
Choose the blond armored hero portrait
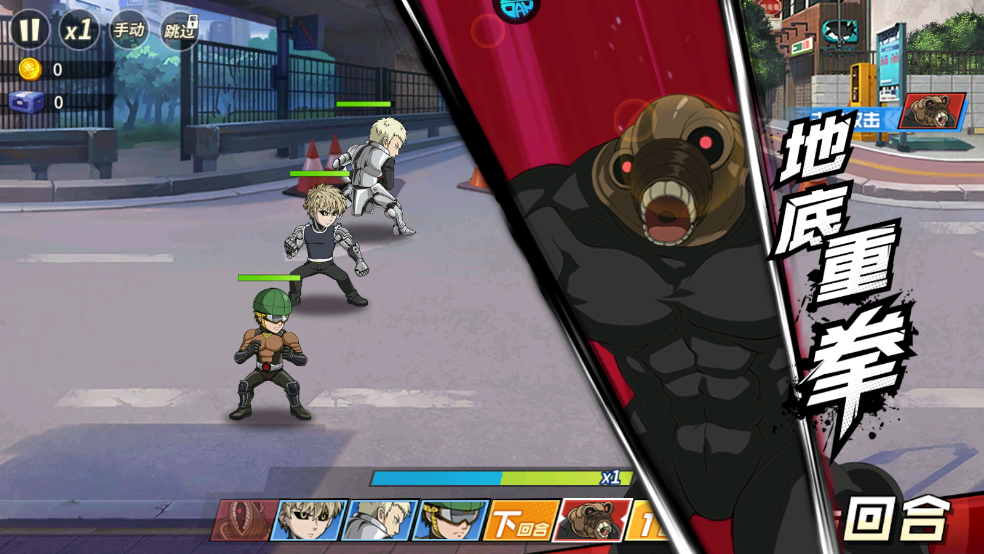[x=378, y=520]
